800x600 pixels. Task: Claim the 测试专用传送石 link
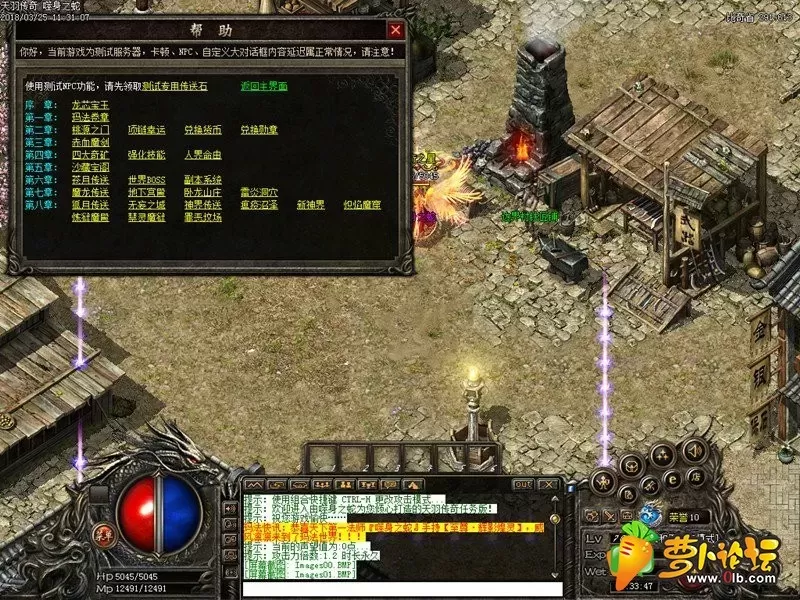pos(174,87)
